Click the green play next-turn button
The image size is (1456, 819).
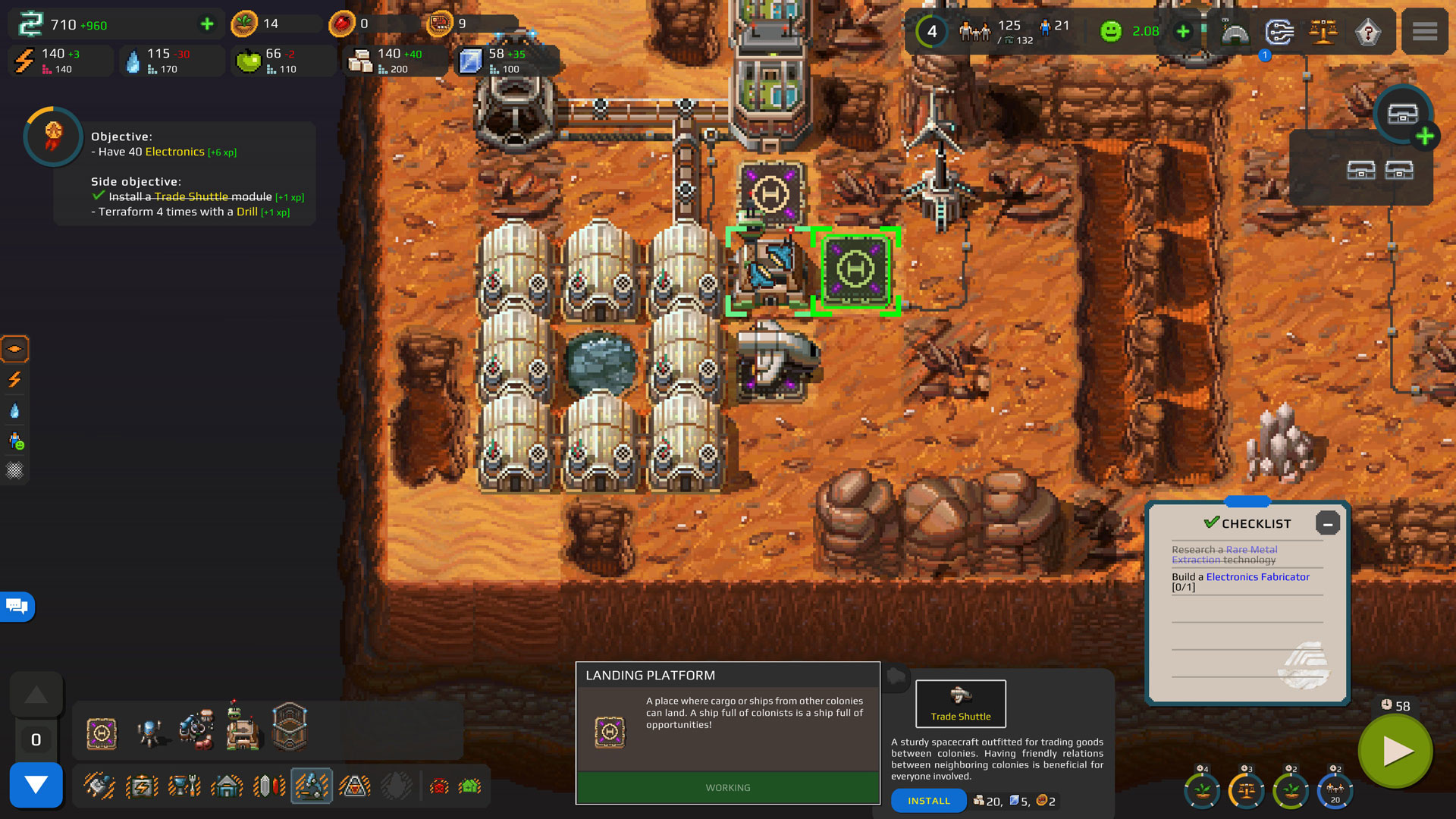coord(1396,752)
